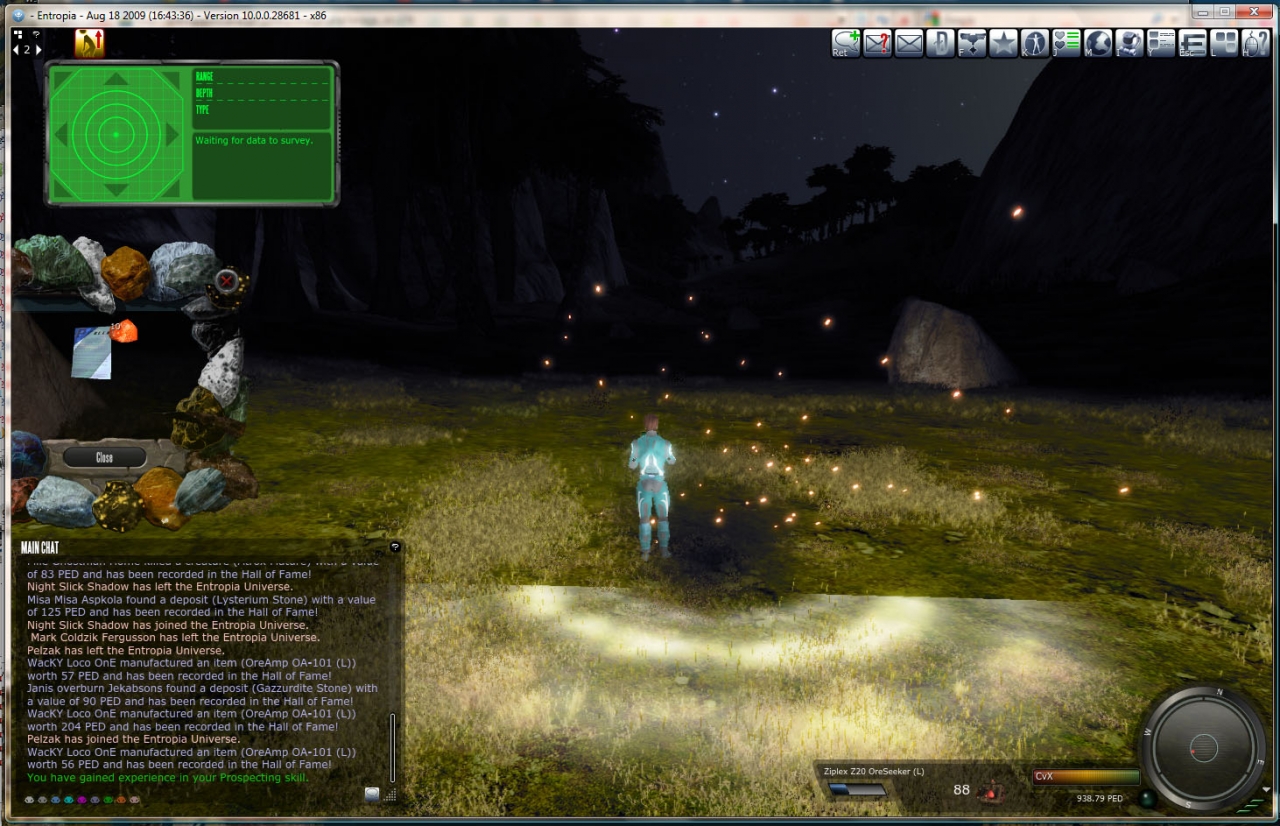Image resolution: width=1280 pixels, height=826 pixels.
Task: Close the mining loot window
Action: click(104, 457)
